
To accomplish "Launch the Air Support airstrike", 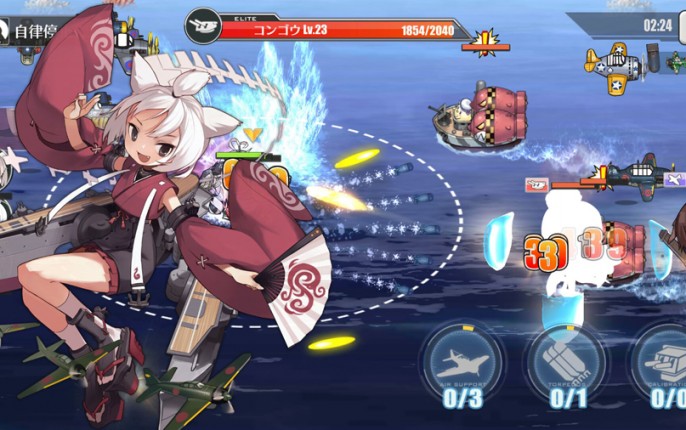I will (x=462, y=361).
